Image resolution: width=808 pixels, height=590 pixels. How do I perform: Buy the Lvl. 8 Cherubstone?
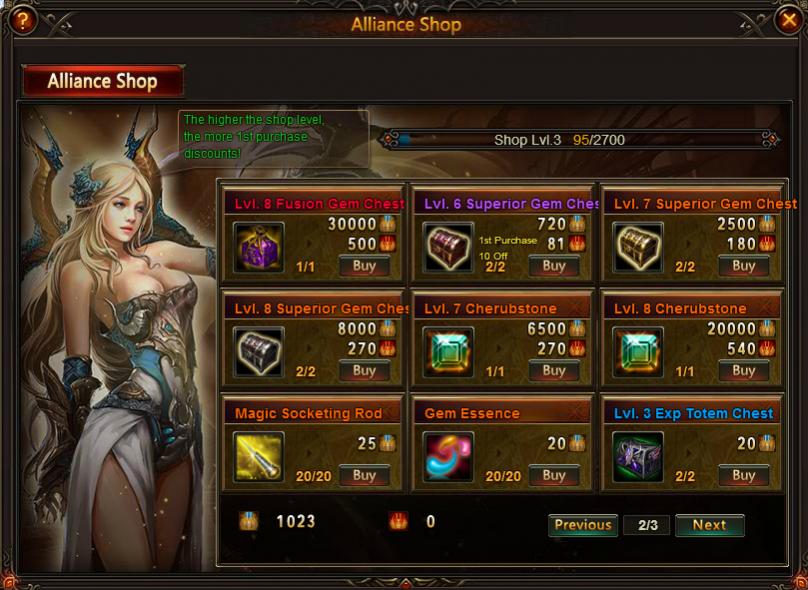click(743, 371)
